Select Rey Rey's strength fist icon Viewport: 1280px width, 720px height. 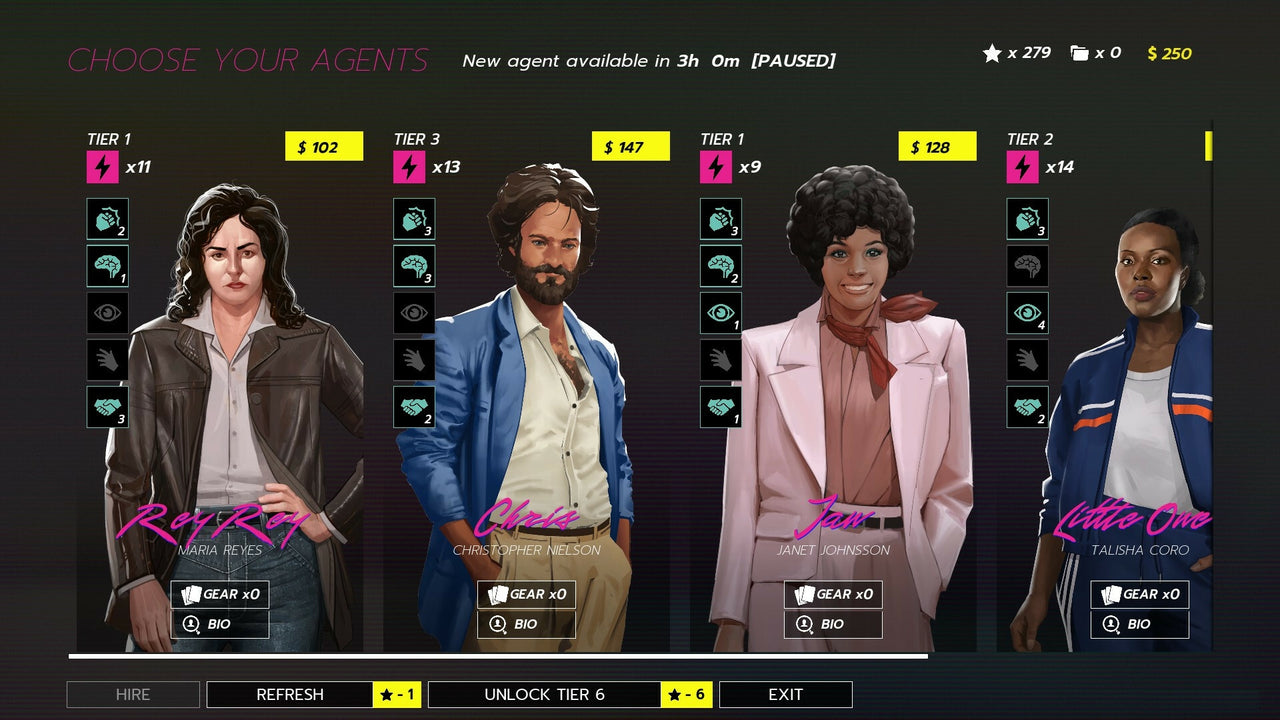(107, 219)
